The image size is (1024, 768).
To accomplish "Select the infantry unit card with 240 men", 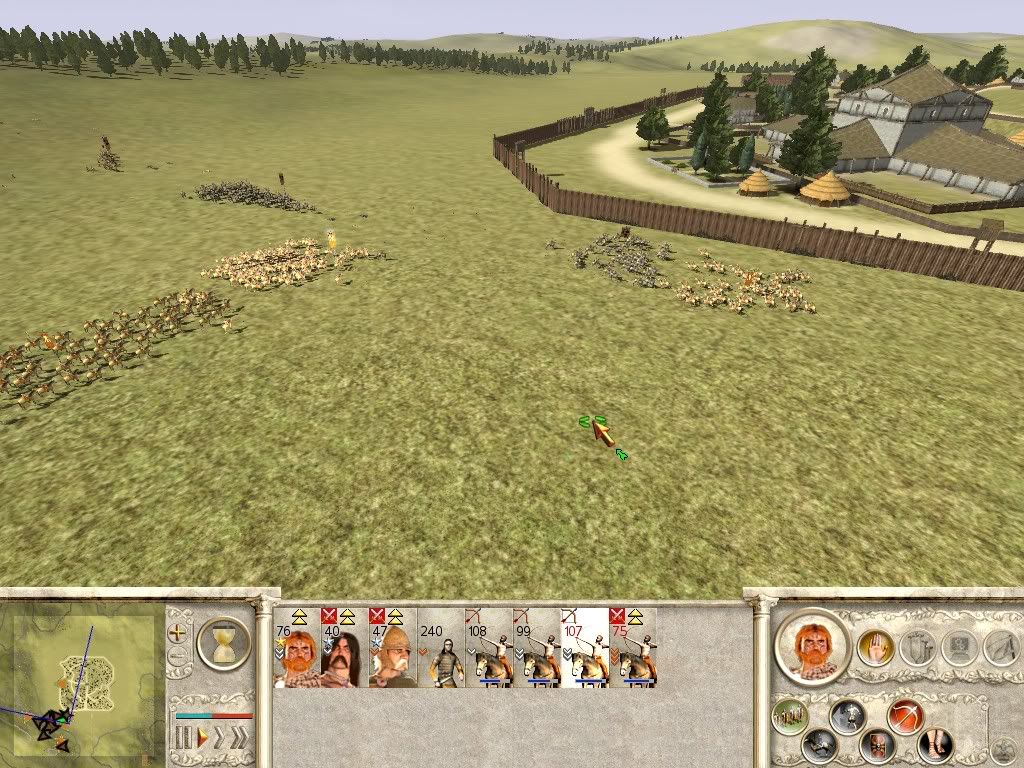I will click(441, 648).
